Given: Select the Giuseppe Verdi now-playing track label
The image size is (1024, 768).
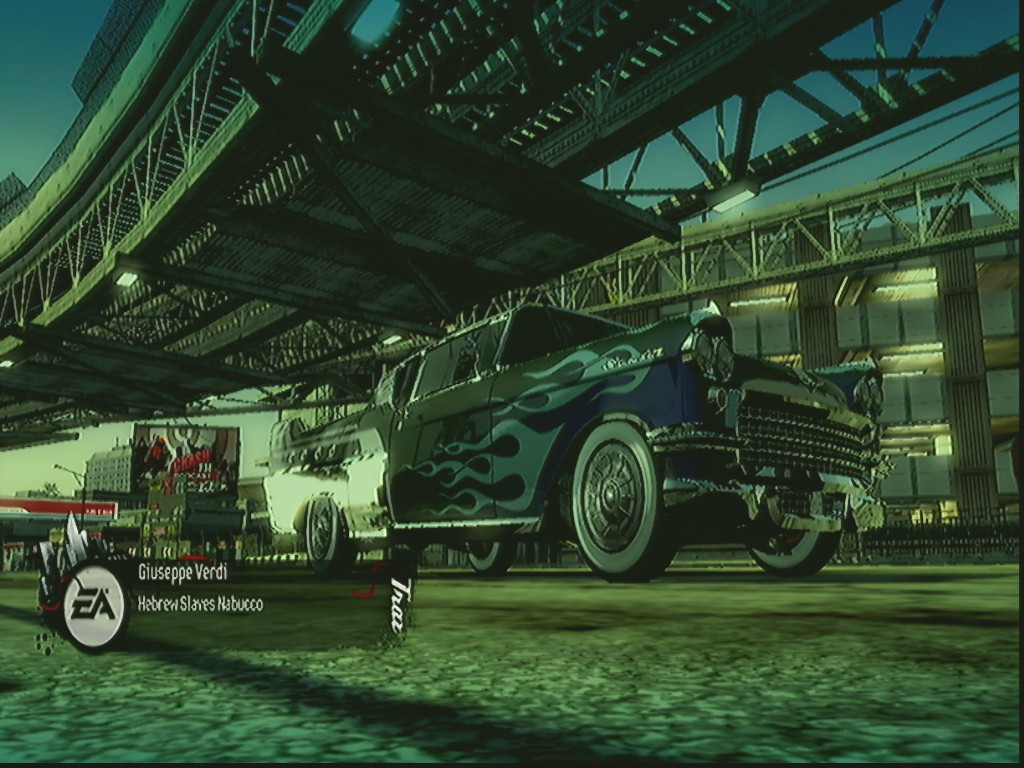Looking at the screenshot, I should tap(182, 572).
